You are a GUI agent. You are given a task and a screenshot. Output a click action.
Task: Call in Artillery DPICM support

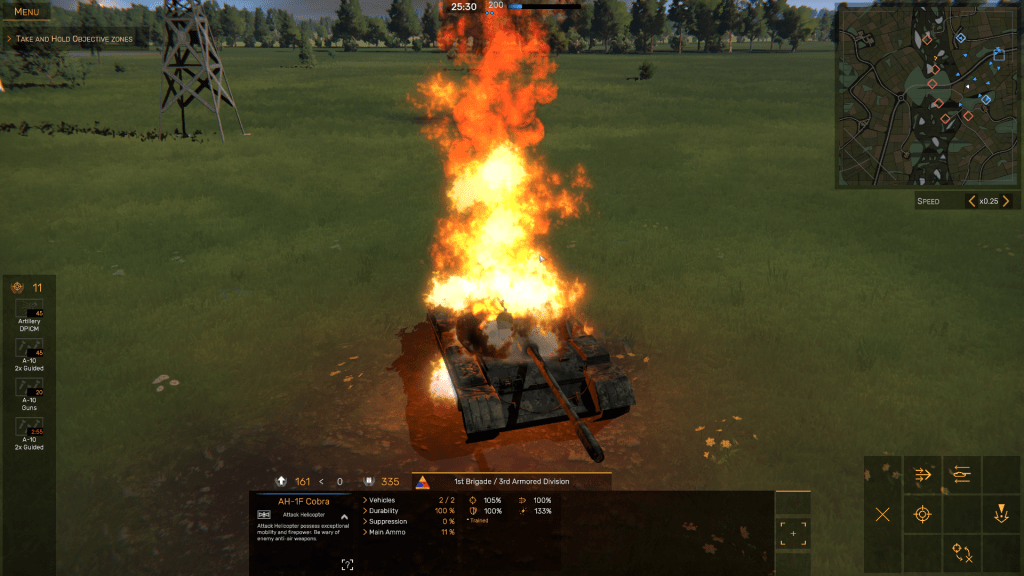(x=29, y=314)
